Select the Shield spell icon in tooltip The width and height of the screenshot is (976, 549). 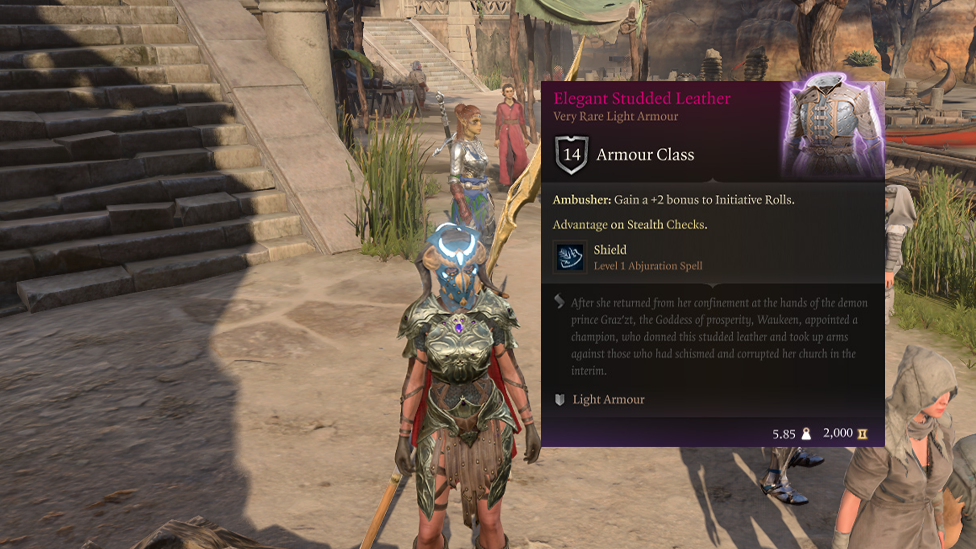point(570,257)
